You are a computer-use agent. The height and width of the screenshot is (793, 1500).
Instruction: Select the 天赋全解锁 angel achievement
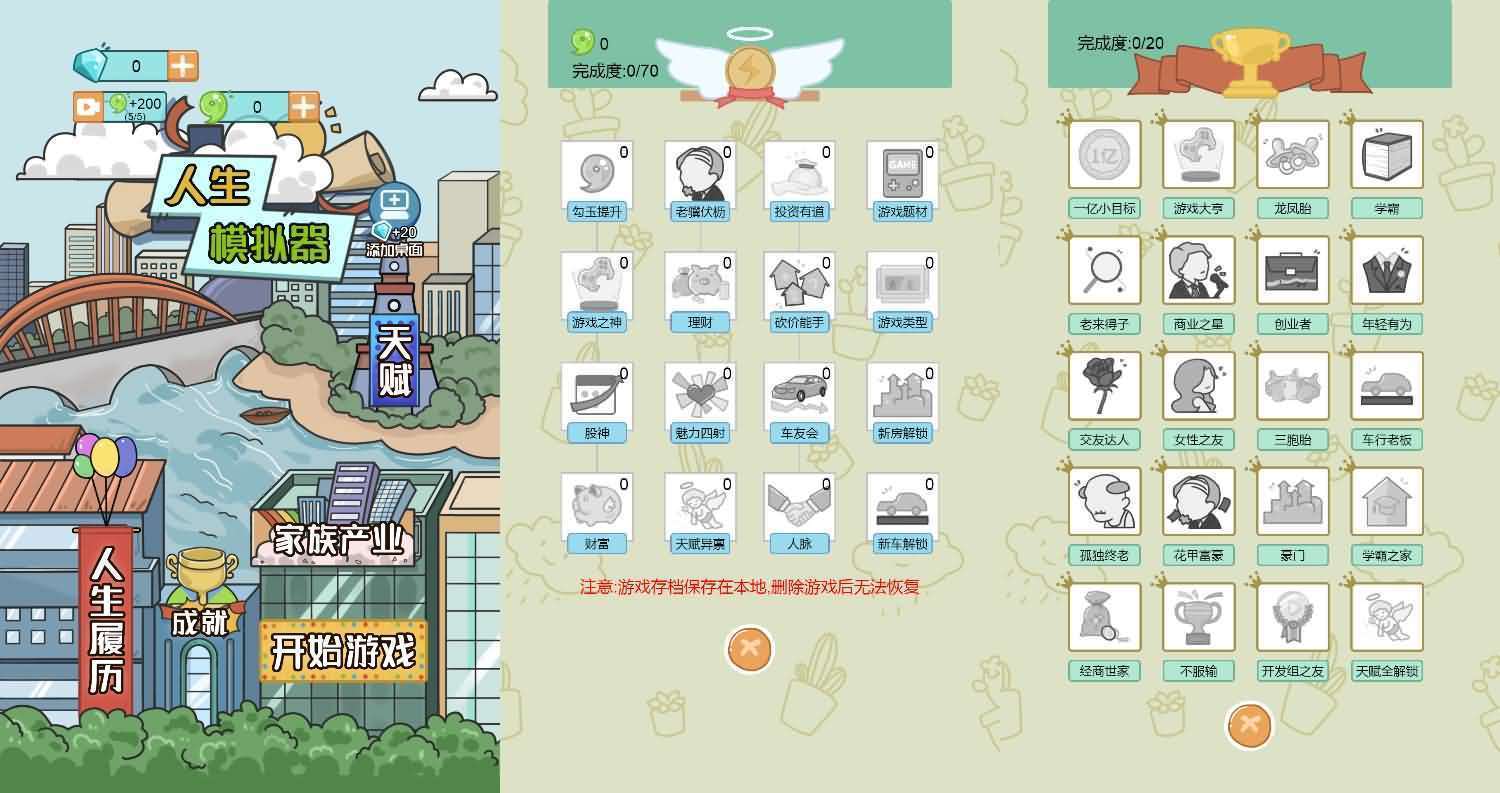point(1388,616)
